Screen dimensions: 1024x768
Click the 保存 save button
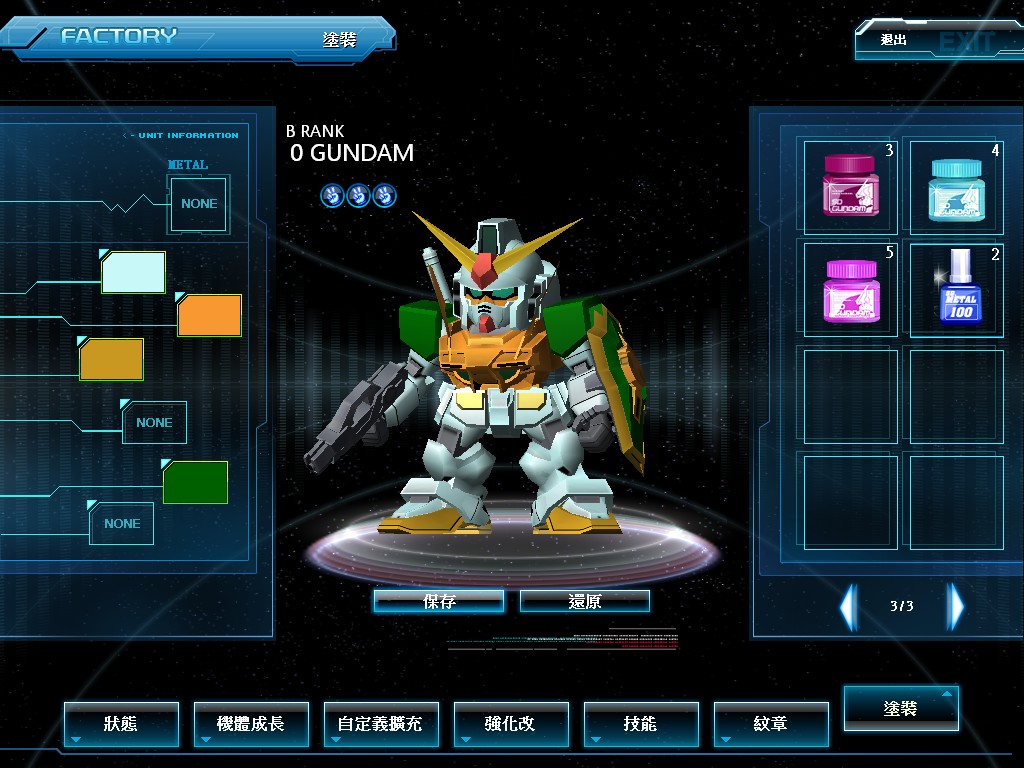pyautogui.click(x=439, y=601)
